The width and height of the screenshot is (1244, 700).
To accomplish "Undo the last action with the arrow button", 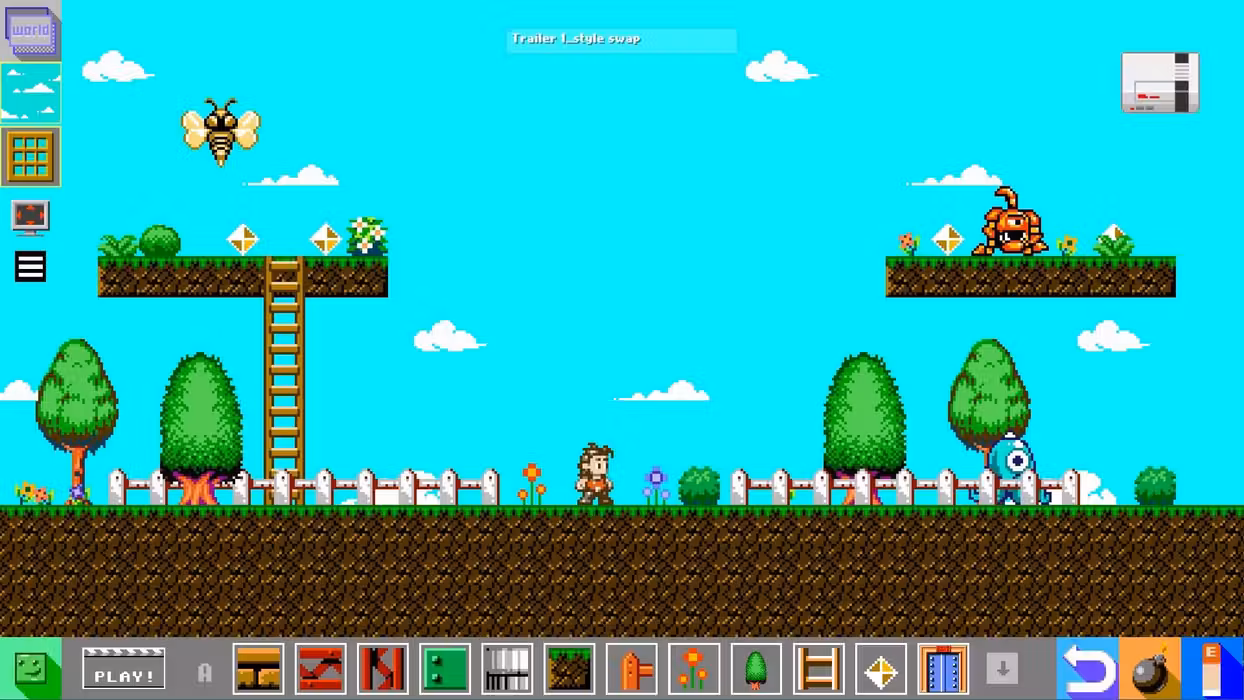I will [1088, 669].
